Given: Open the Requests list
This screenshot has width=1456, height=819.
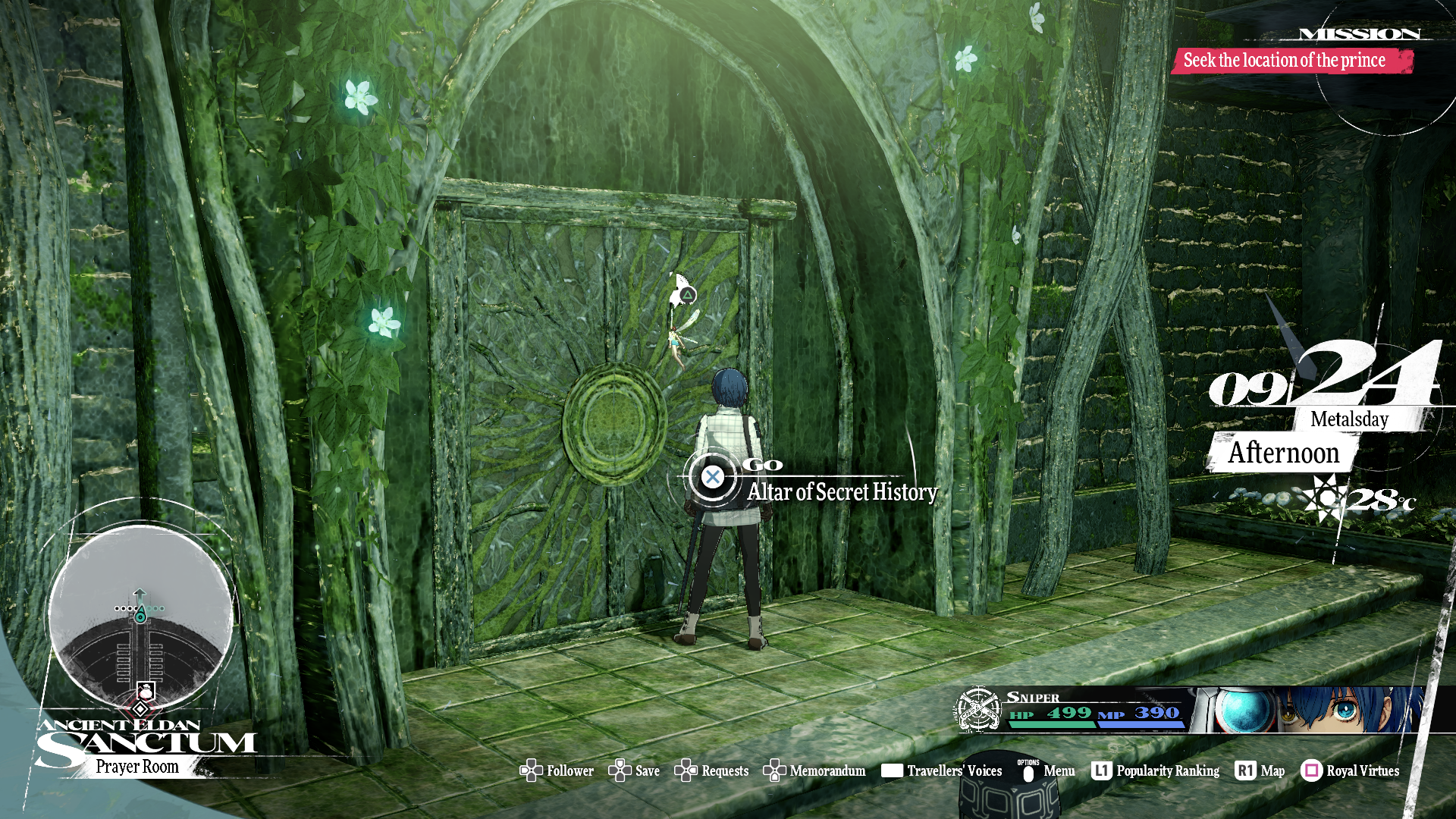Looking at the screenshot, I should click(x=712, y=771).
